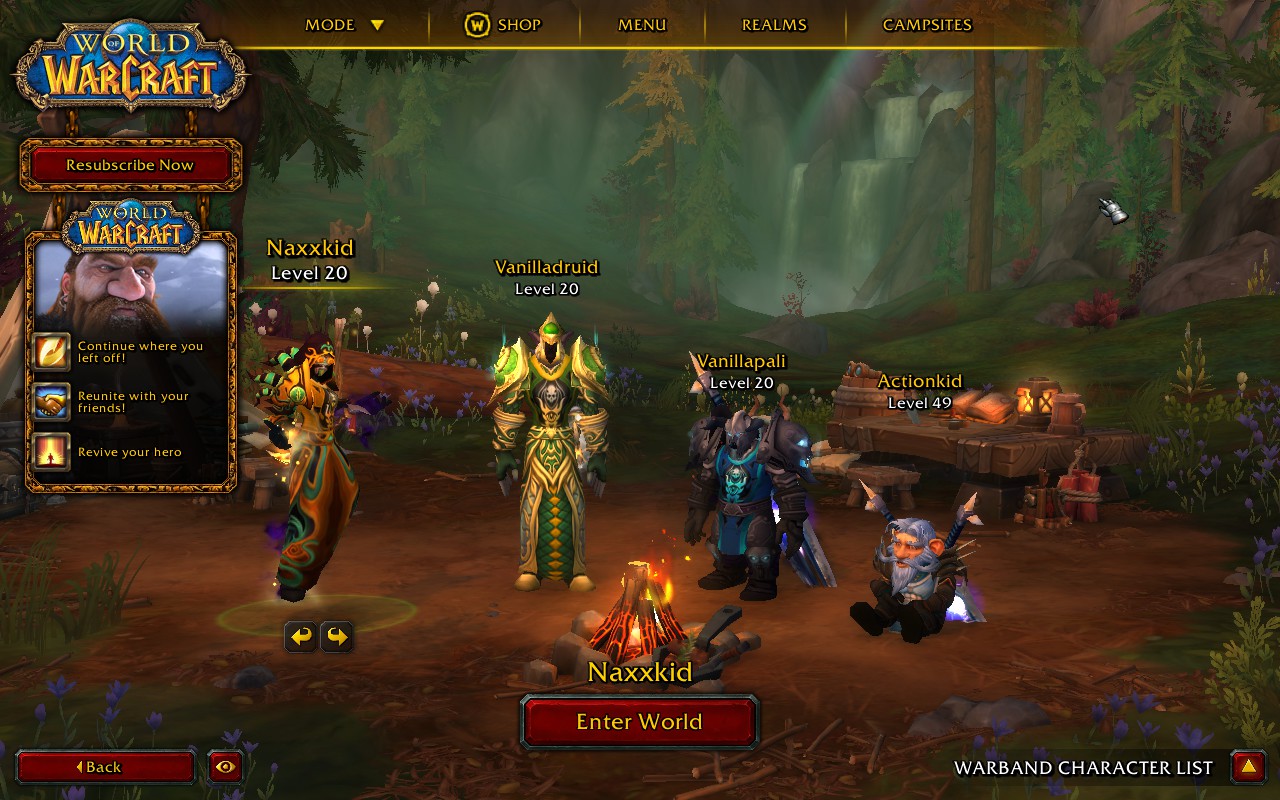Viewport: 1280px width, 800px height.
Task: Expand the Warband Character List
Action: pos(1247,767)
